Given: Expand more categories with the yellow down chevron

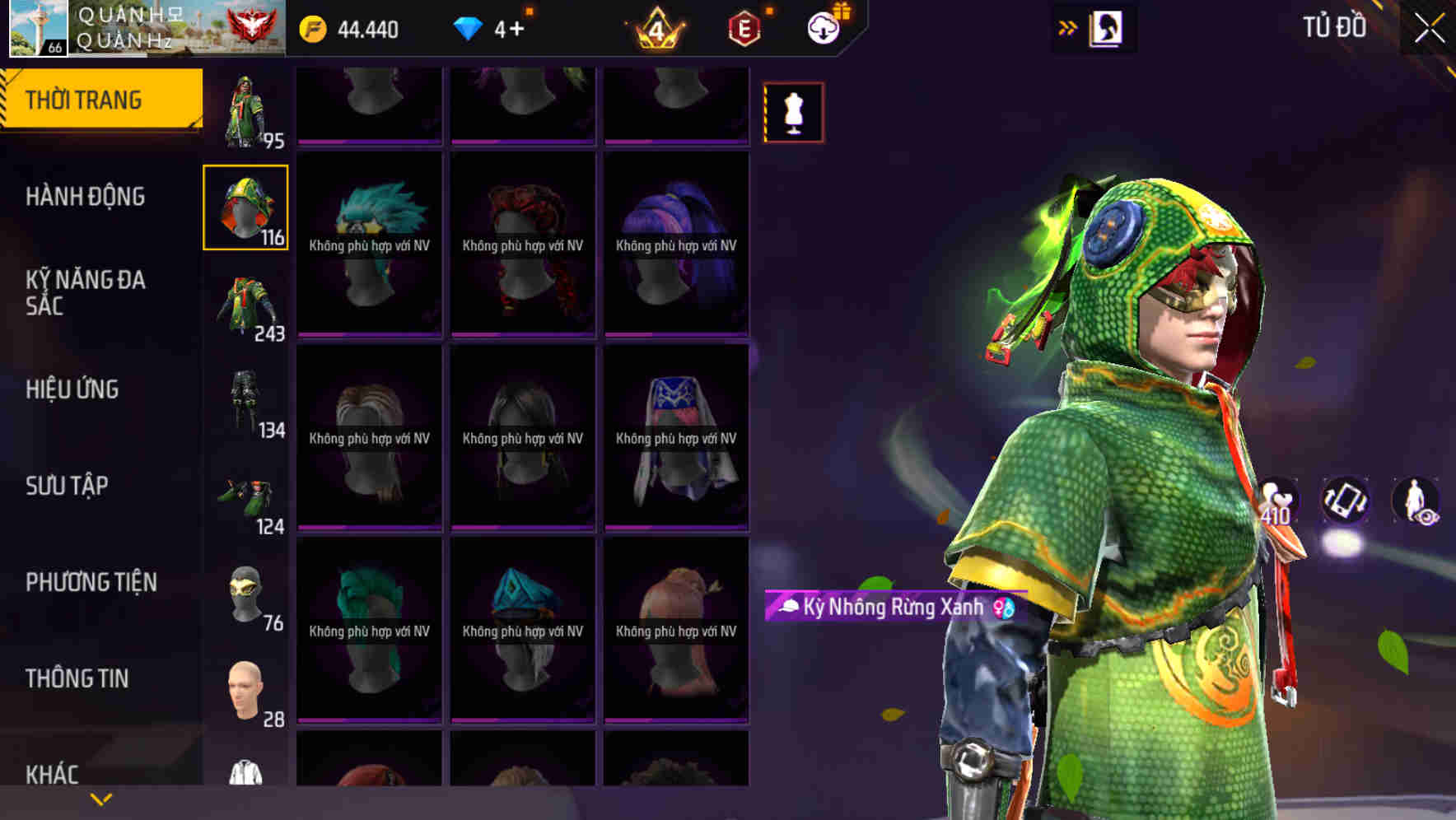Looking at the screenshot, I should click(x=100, y=797).
